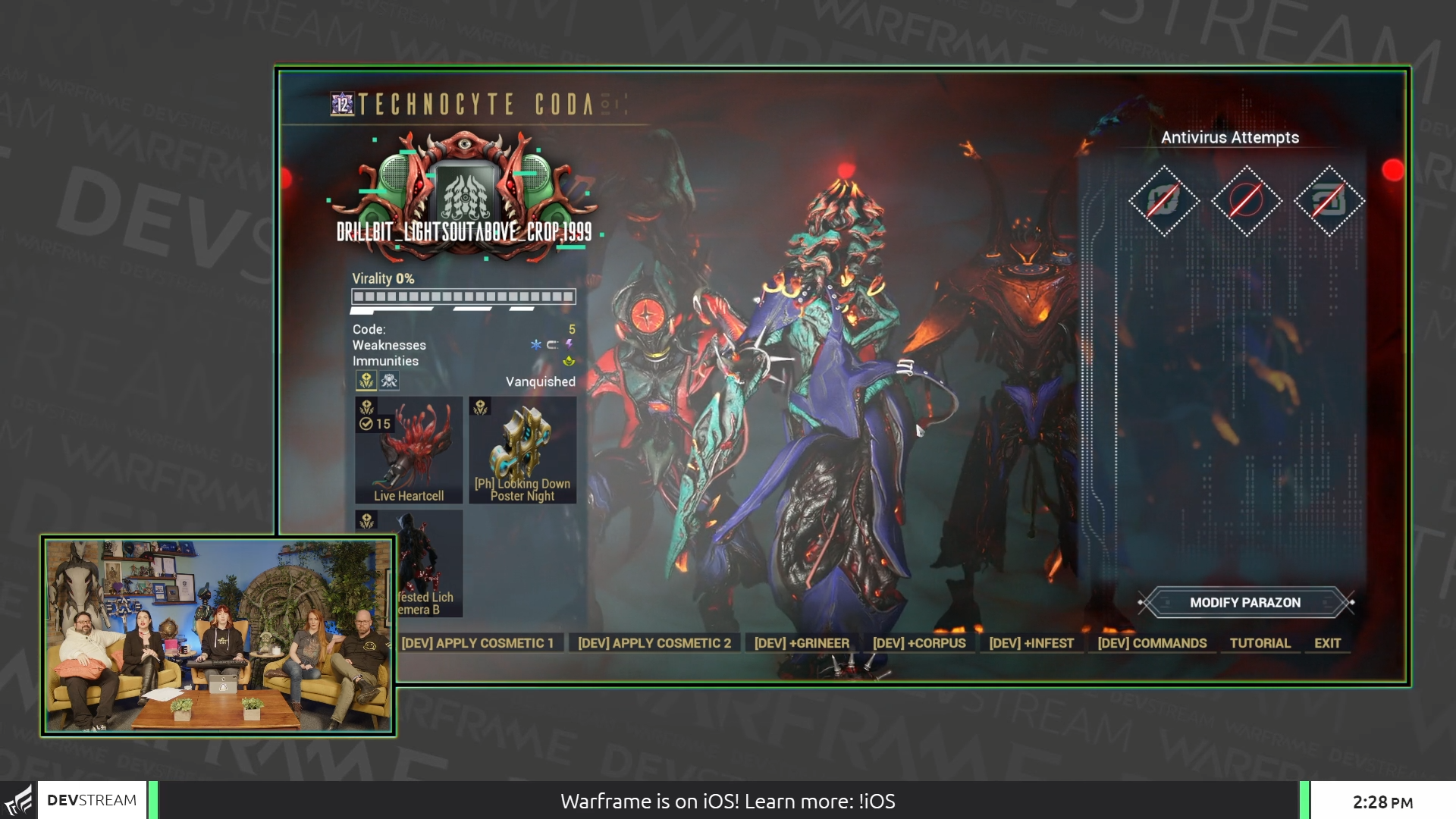Click the Magnetic weakness icon
Screen dimensions: 1456x819
(x=554, y=345)
